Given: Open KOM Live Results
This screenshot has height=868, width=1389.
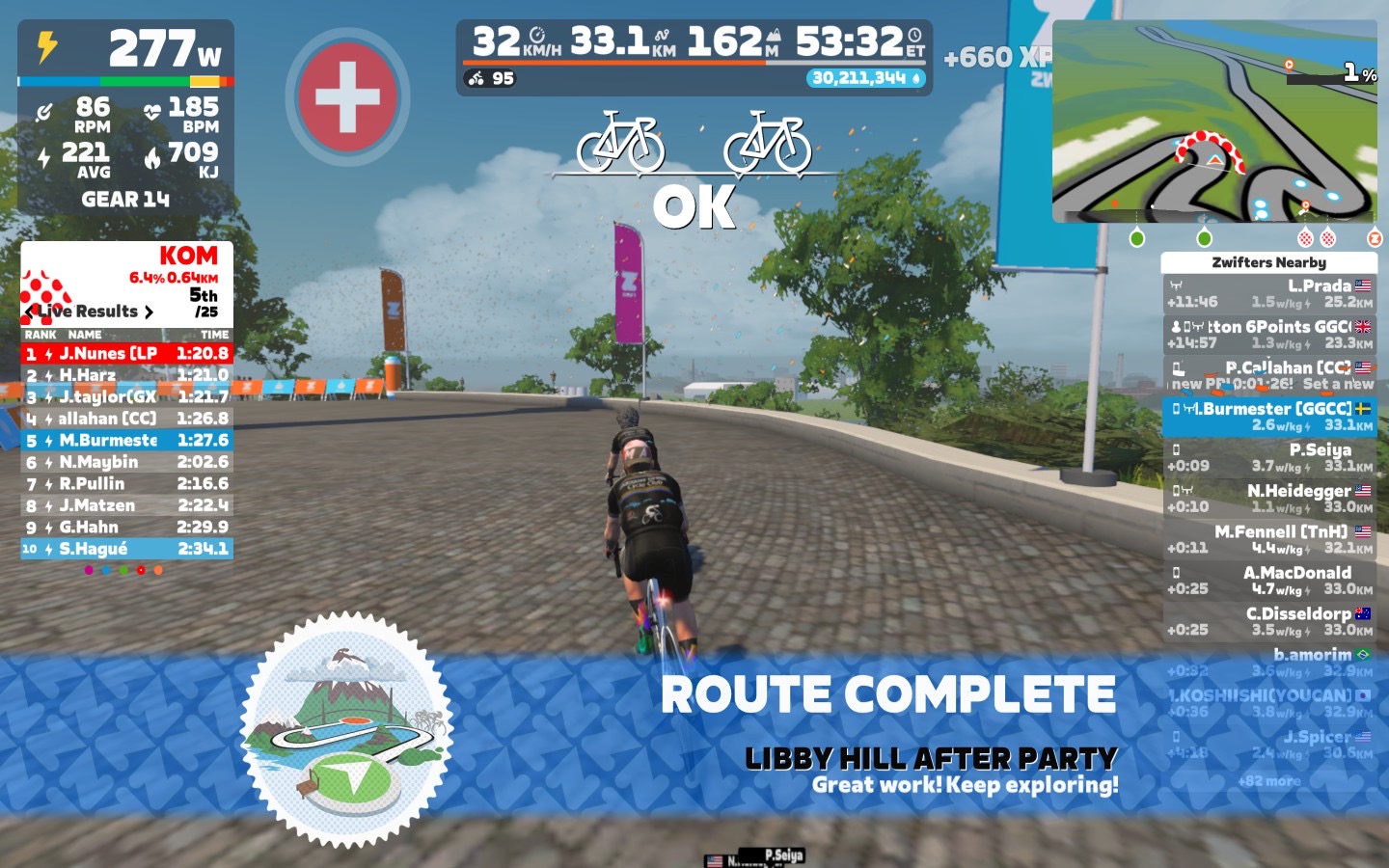Looking at the screenshot, I should [x=89, y=312].
